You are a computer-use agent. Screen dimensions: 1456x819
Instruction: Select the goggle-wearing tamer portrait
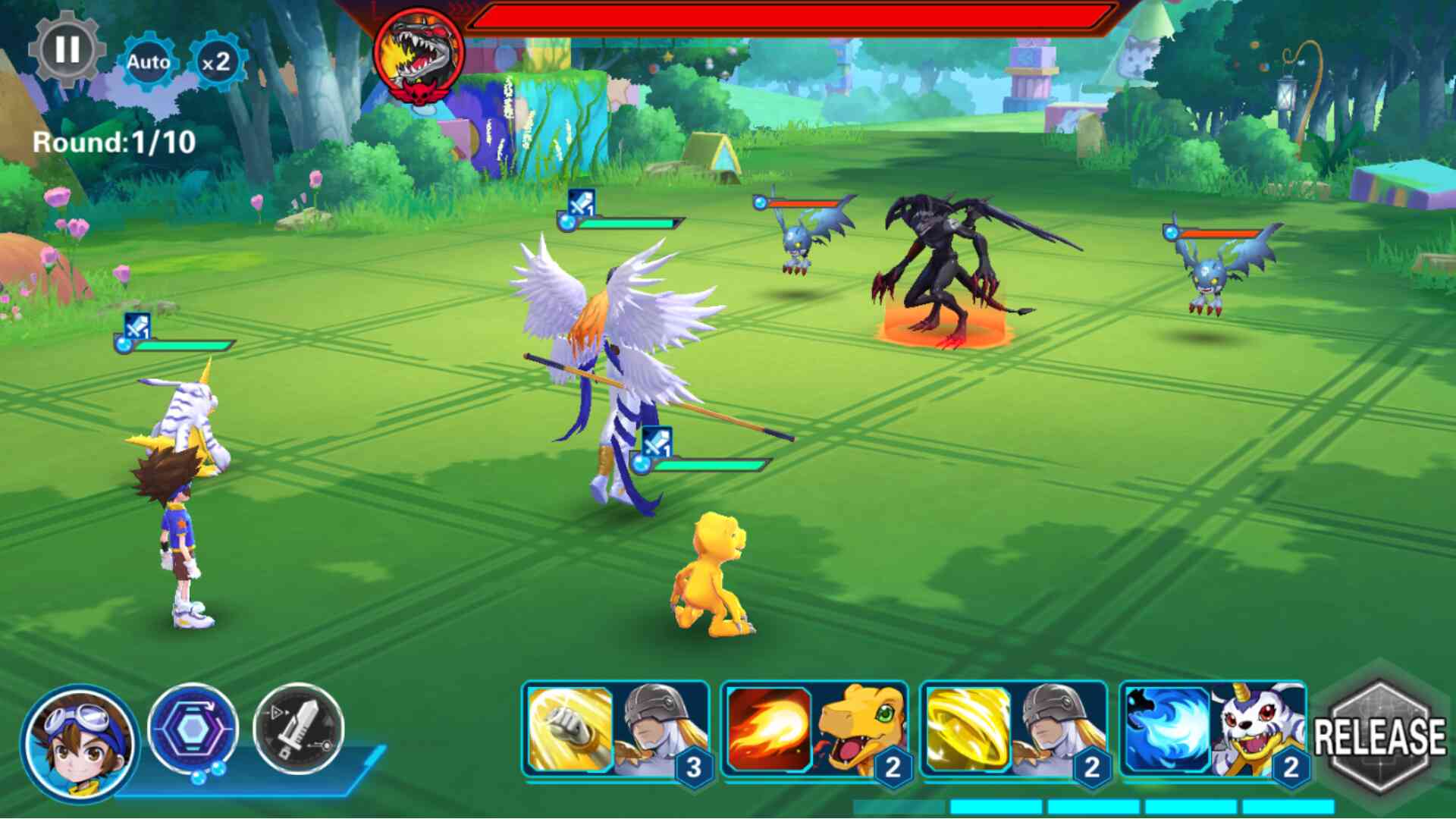point(79,742)
